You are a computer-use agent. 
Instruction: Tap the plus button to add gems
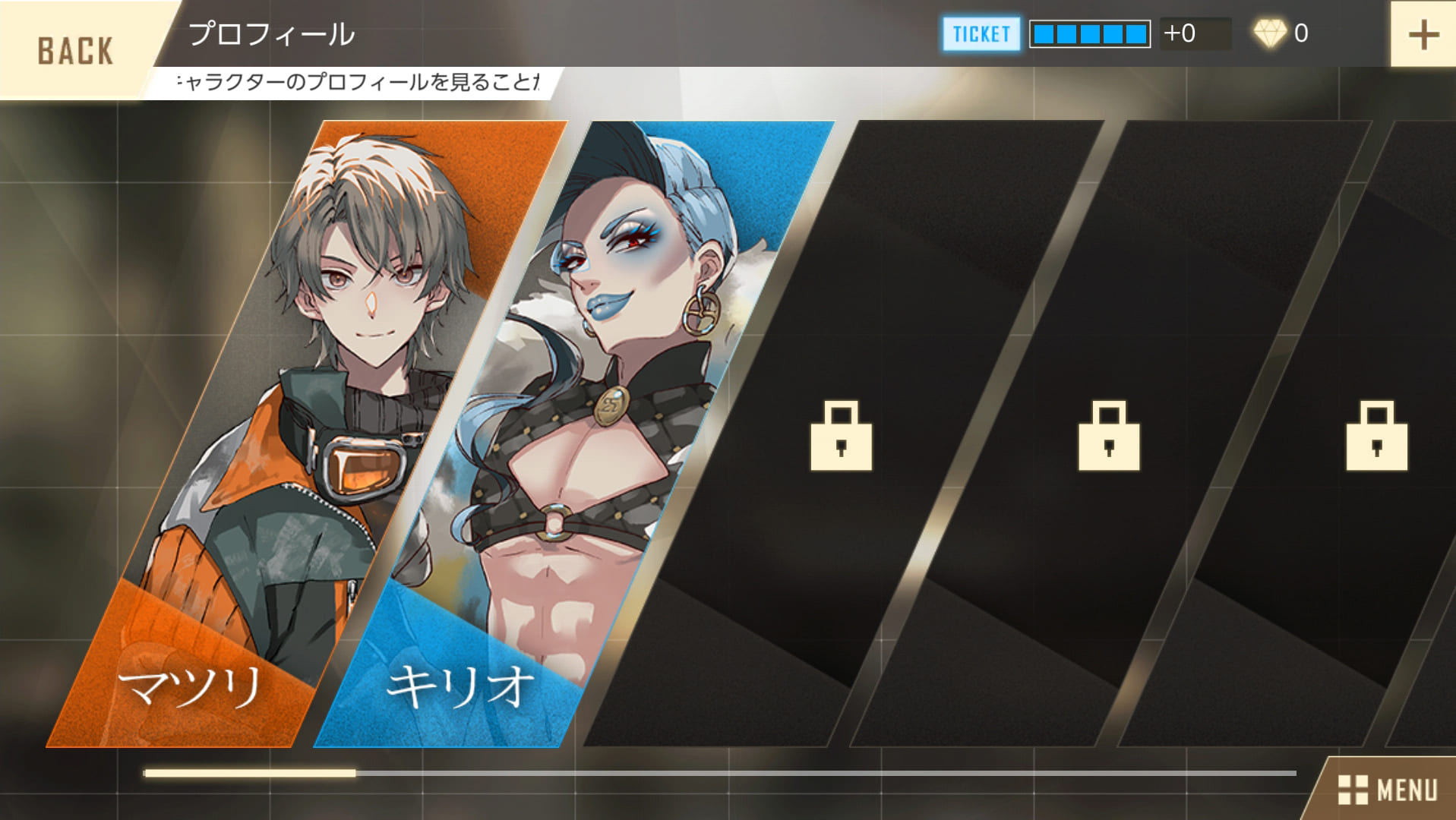tap(1423, 35)
